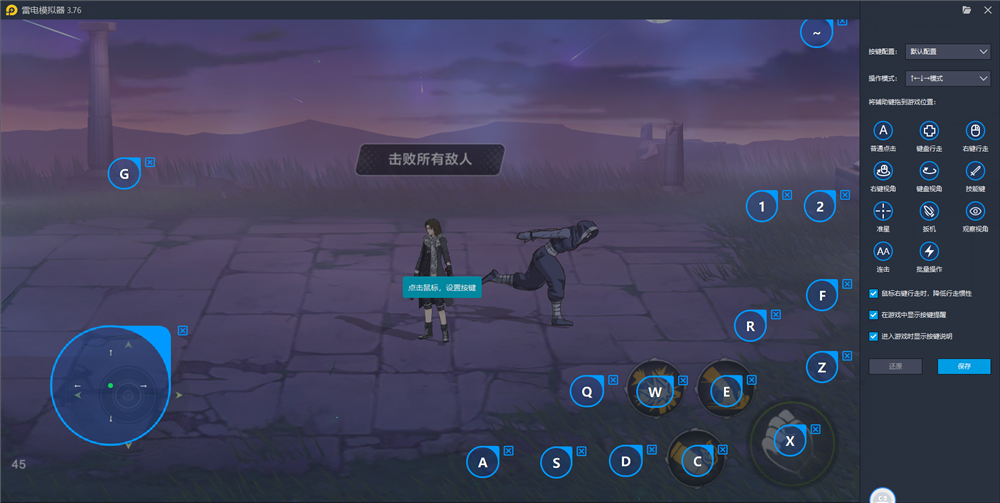Open the 操作模式 dropdown
Image resolution: width=1000 pixels, height=503 pixels.
(947, 78)
